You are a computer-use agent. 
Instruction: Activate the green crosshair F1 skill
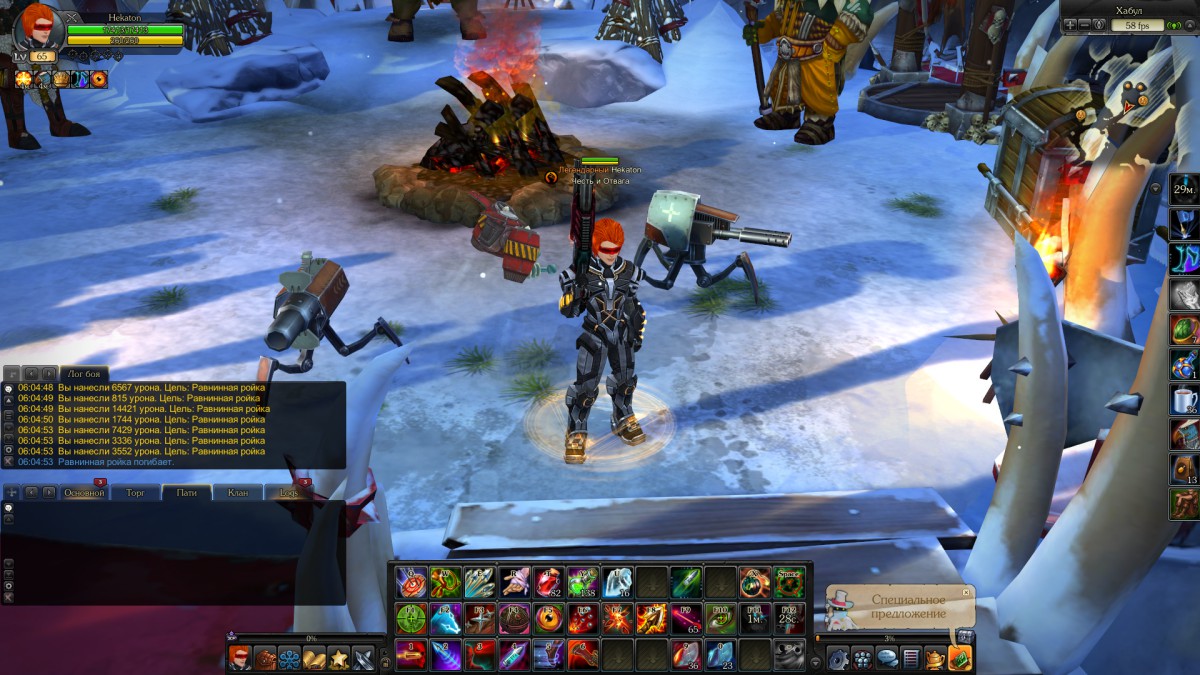coord(411,618)
